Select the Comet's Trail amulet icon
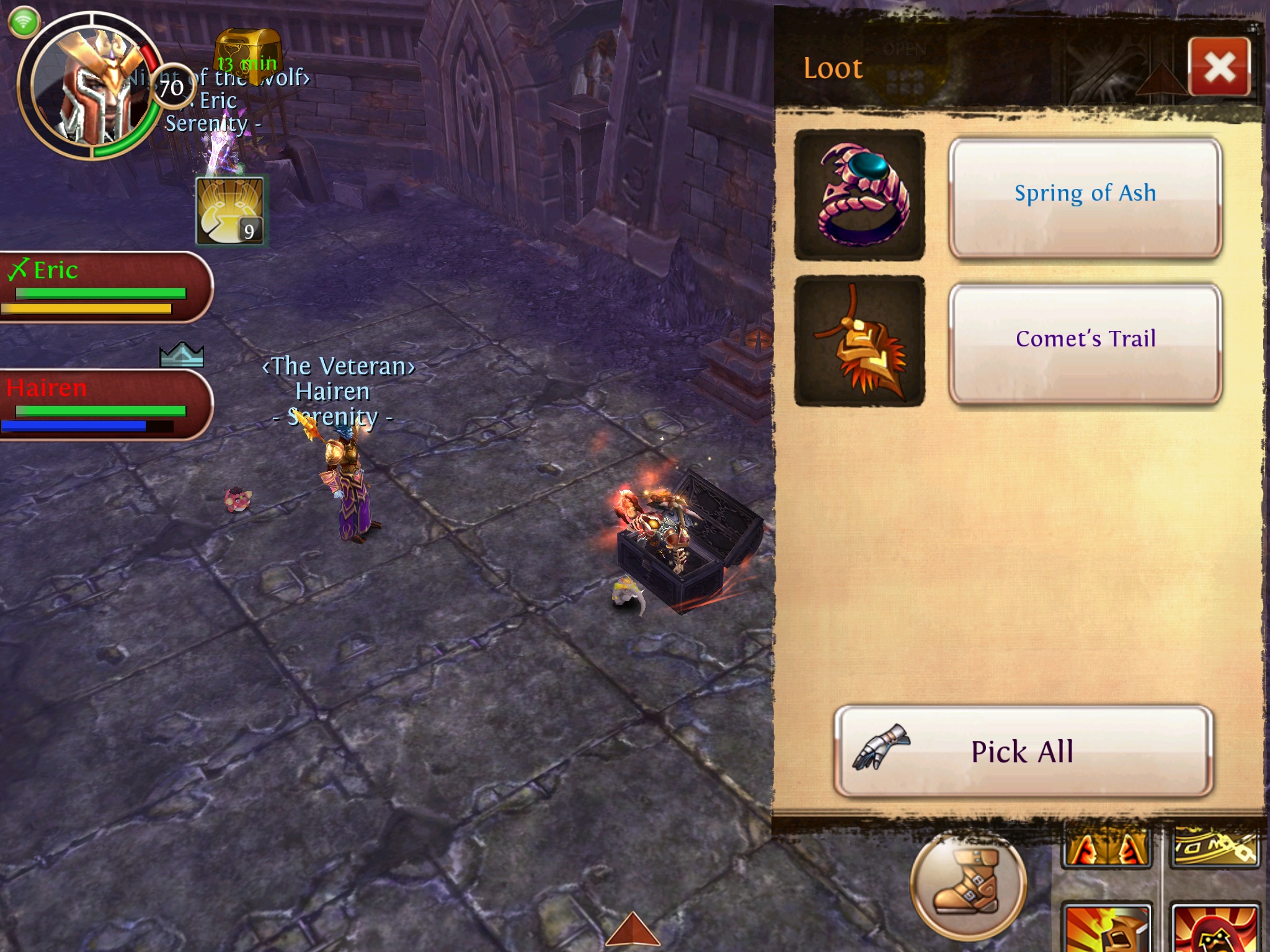The image size is (1270, 952). tap(859, 341)
